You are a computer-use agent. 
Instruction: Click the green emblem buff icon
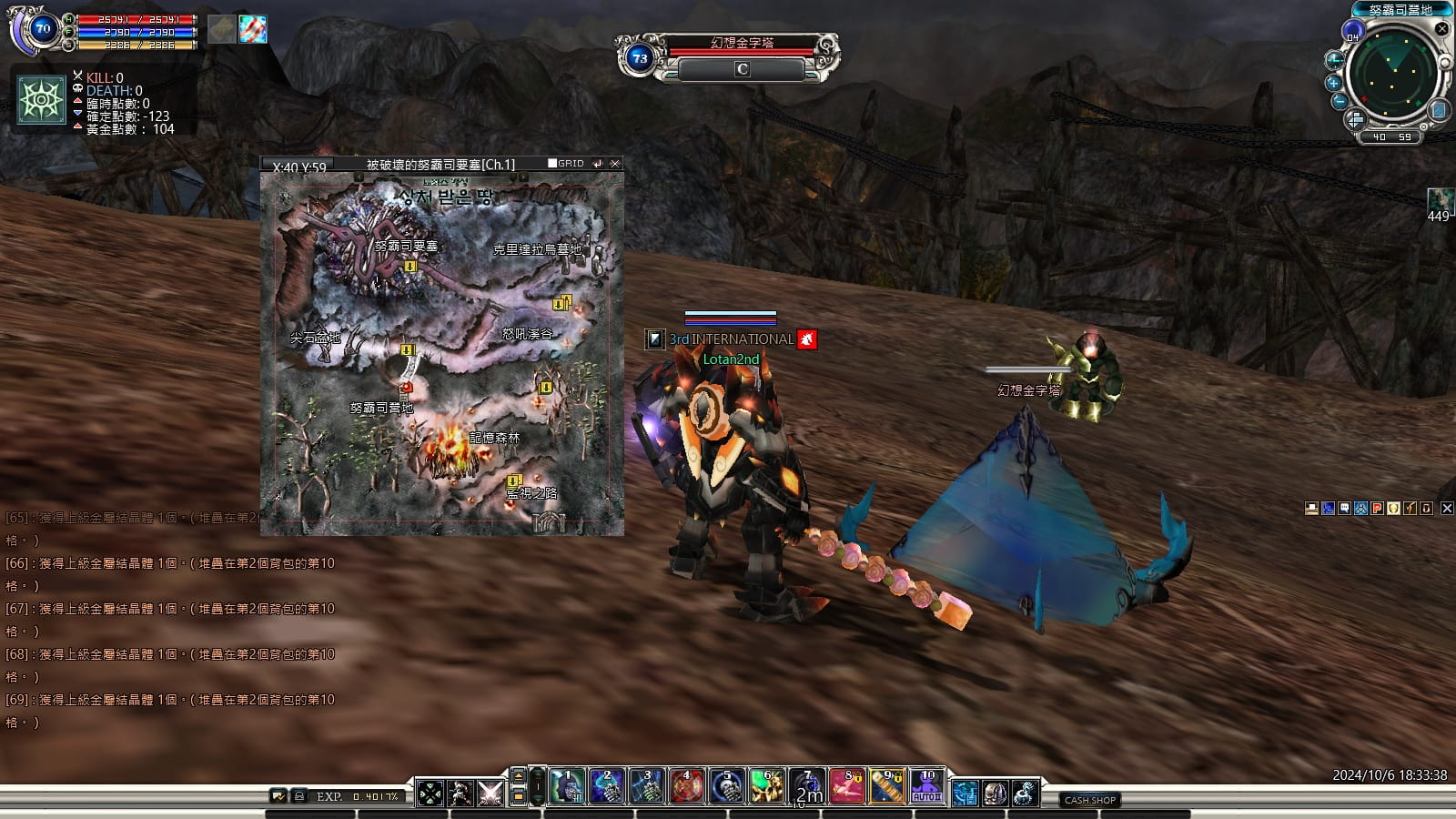[x=42, y=99]
